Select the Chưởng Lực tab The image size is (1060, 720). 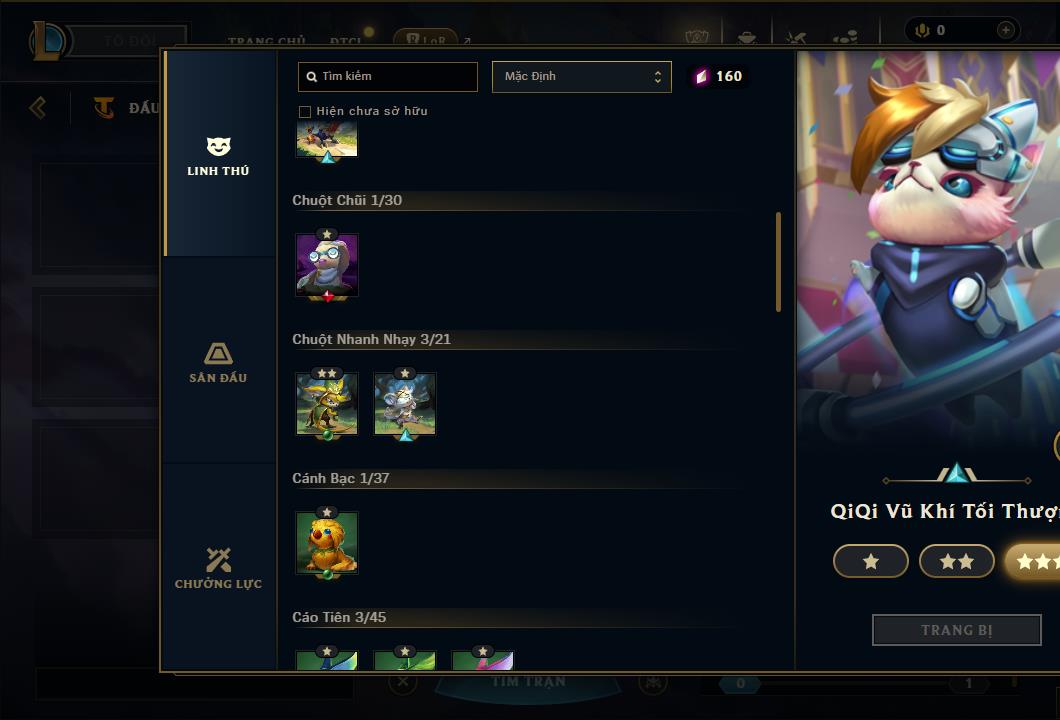pyautogui.click(x=218, y=568)
